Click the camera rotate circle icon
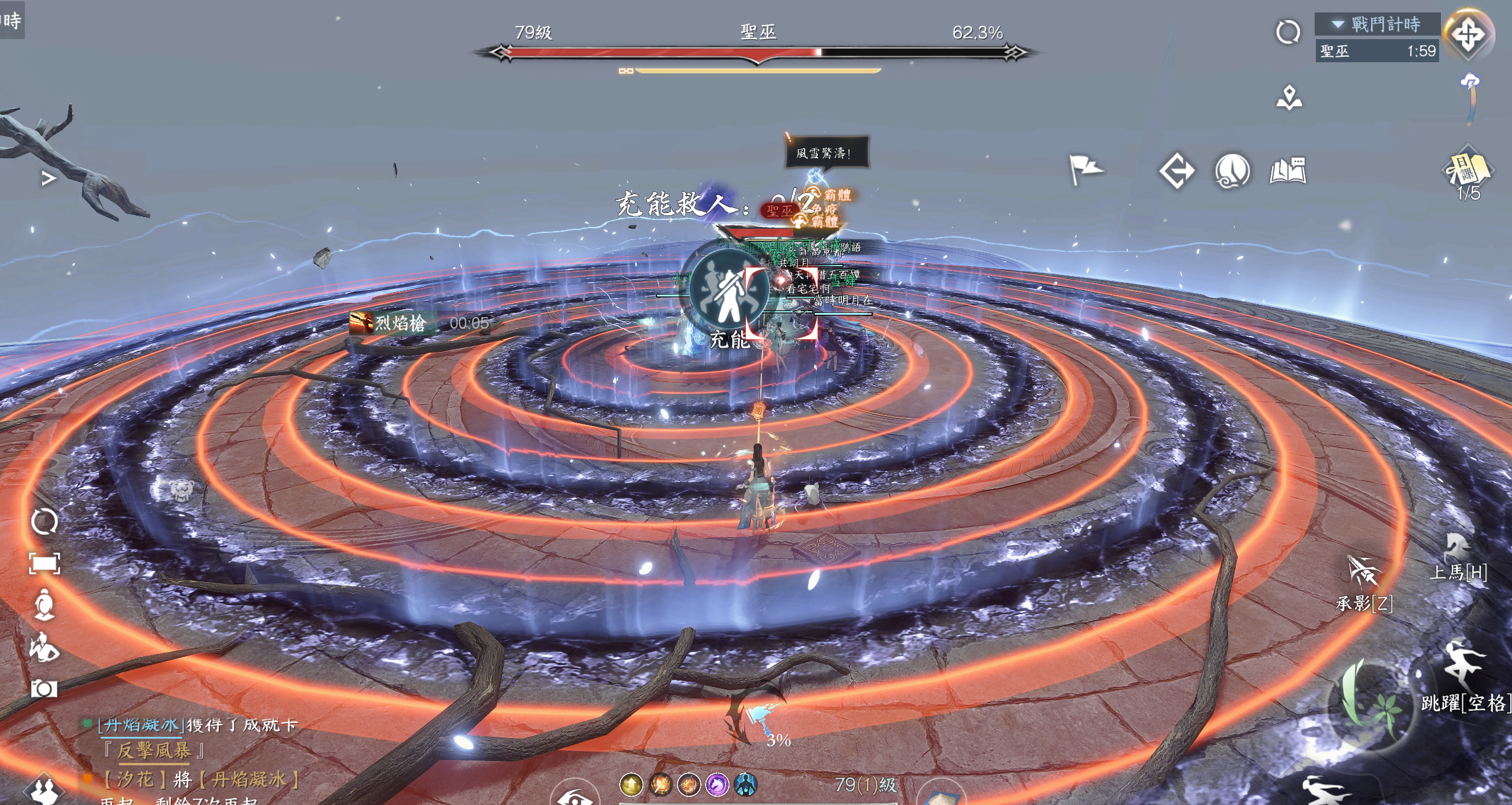The image size is (1512, 805). click(44, 522)
